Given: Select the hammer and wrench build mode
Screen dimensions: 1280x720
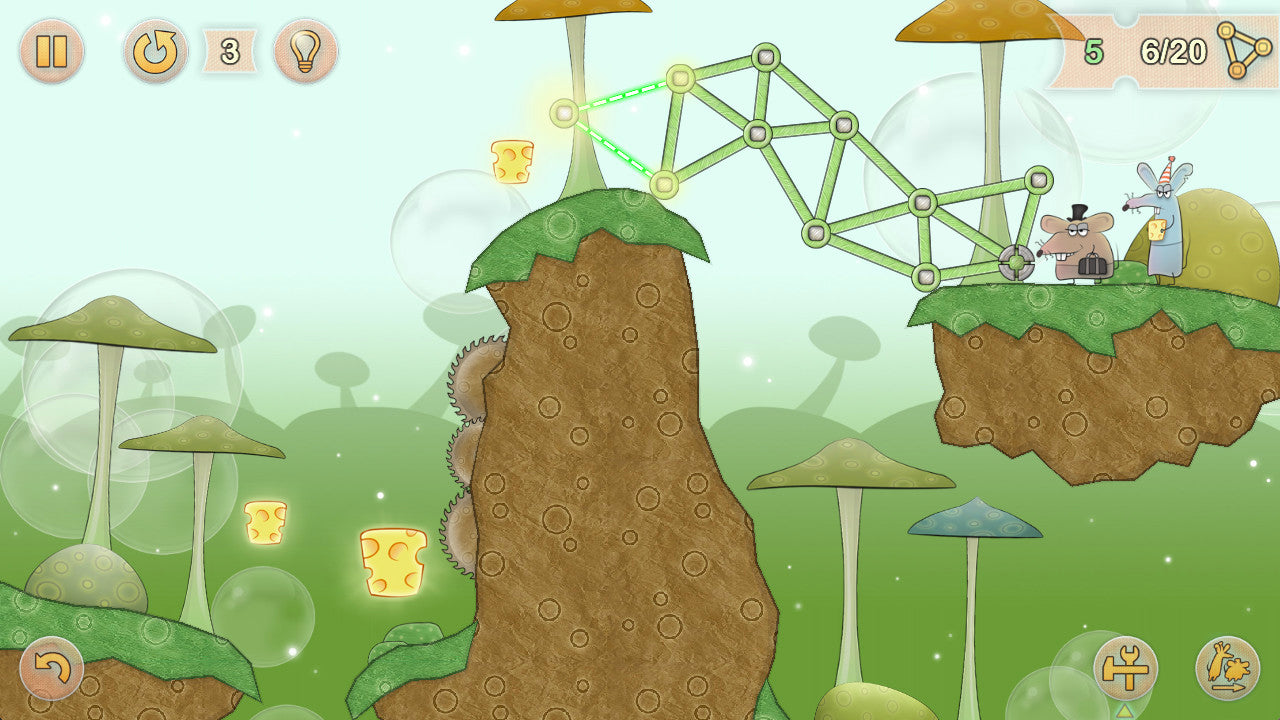Looking at the screenshot, I should point(1125,668).
